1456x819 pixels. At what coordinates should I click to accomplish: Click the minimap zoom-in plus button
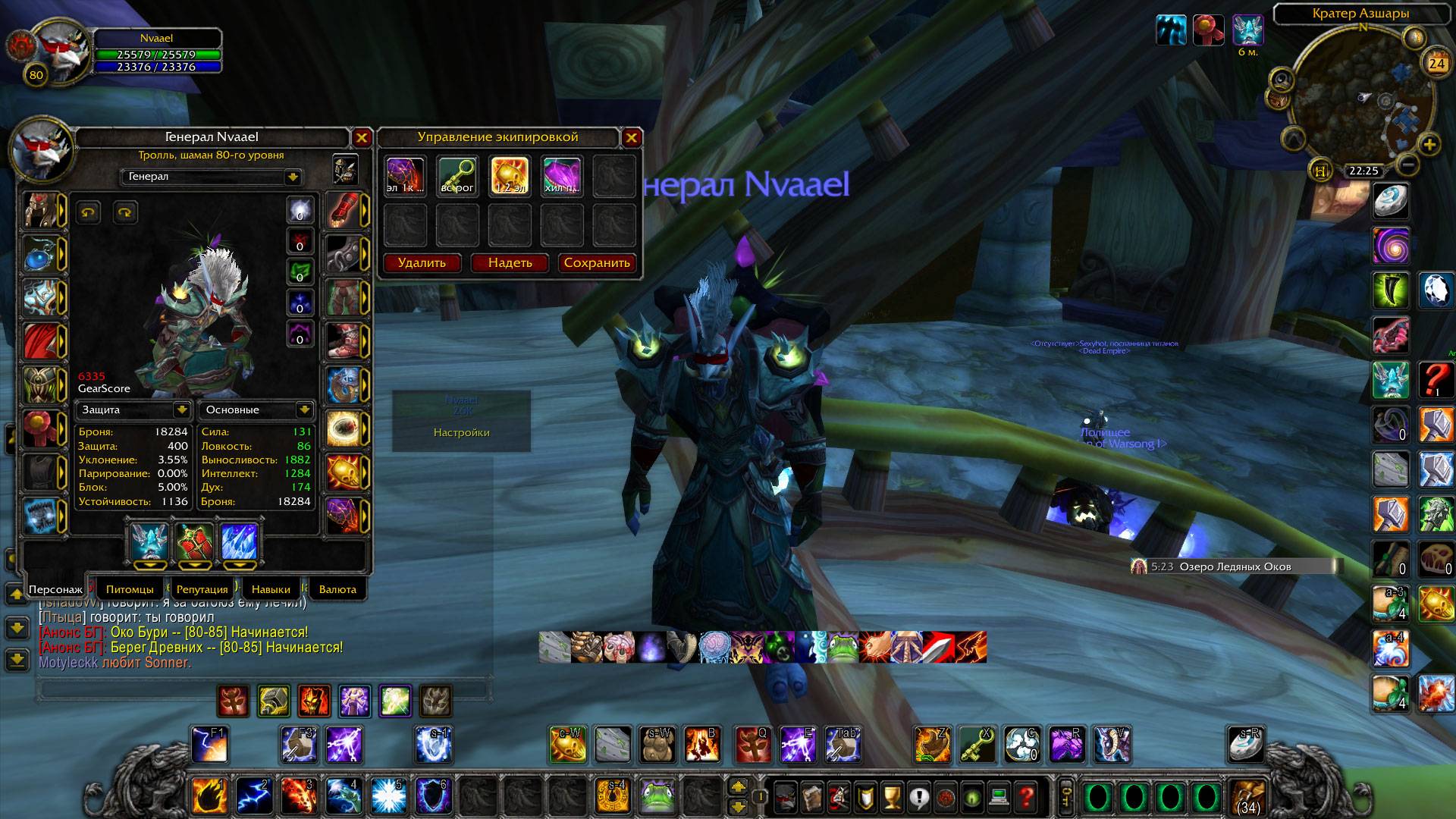click(x=1429, y=144)
